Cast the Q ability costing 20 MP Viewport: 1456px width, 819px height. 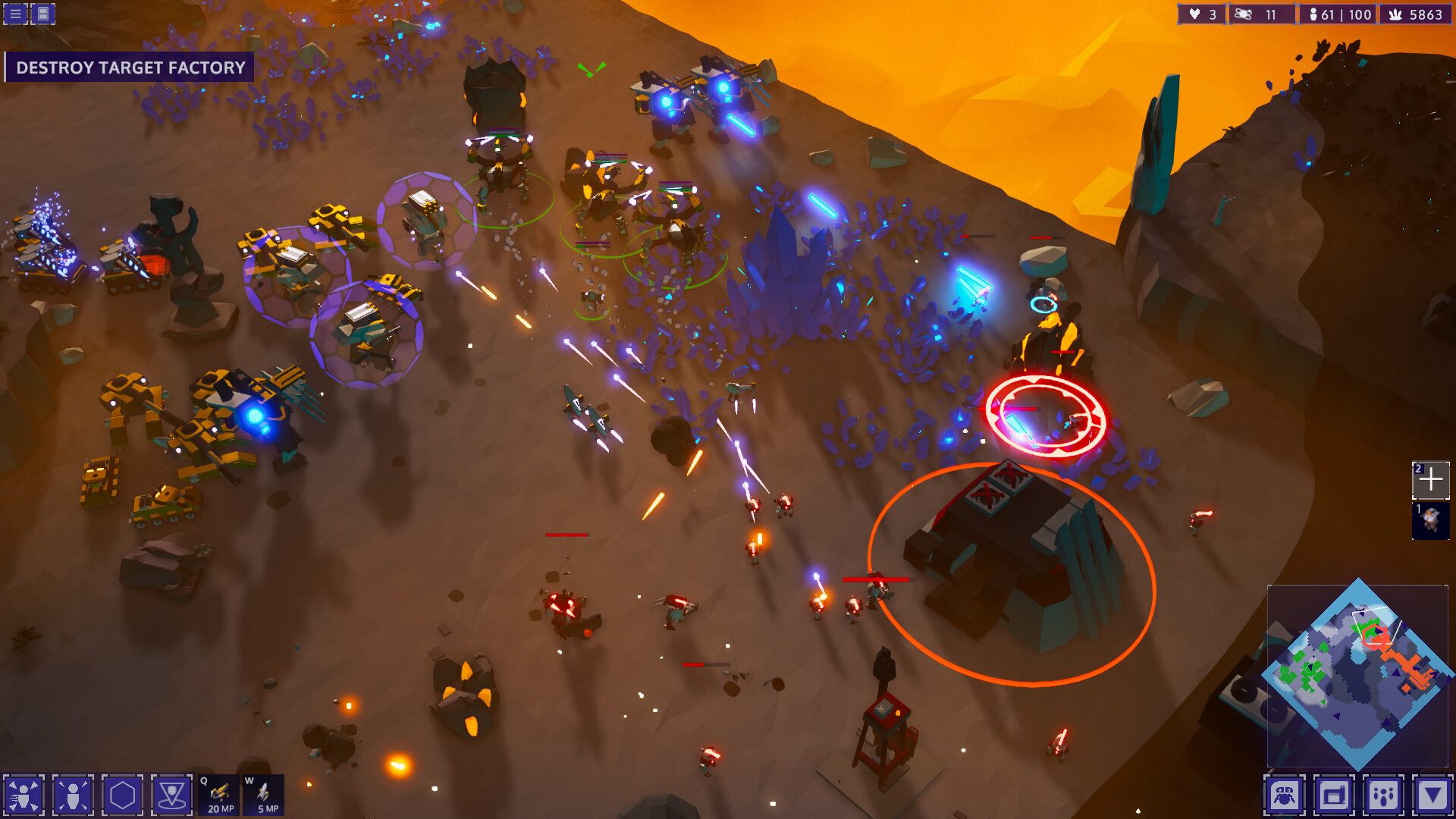(x=218, y=796)
